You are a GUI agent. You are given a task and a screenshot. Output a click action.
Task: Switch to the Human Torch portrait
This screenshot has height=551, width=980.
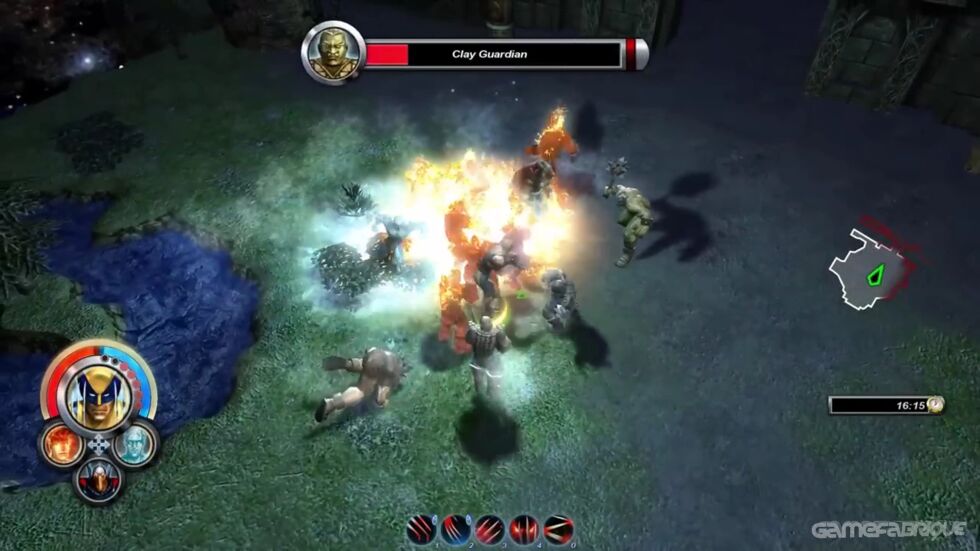[x=62, y=444]
